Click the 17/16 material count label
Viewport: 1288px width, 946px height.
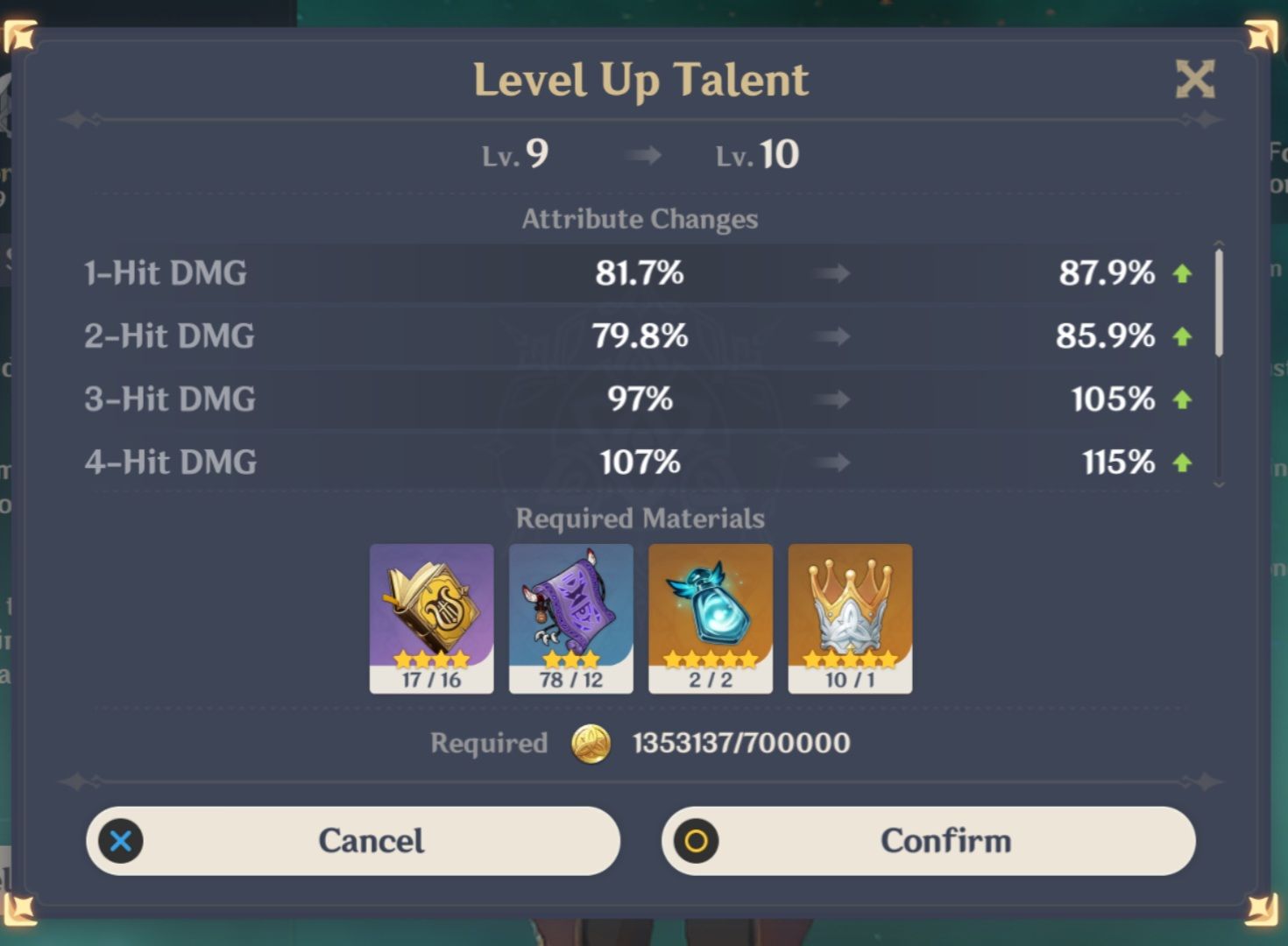click(x=431, y=678)
